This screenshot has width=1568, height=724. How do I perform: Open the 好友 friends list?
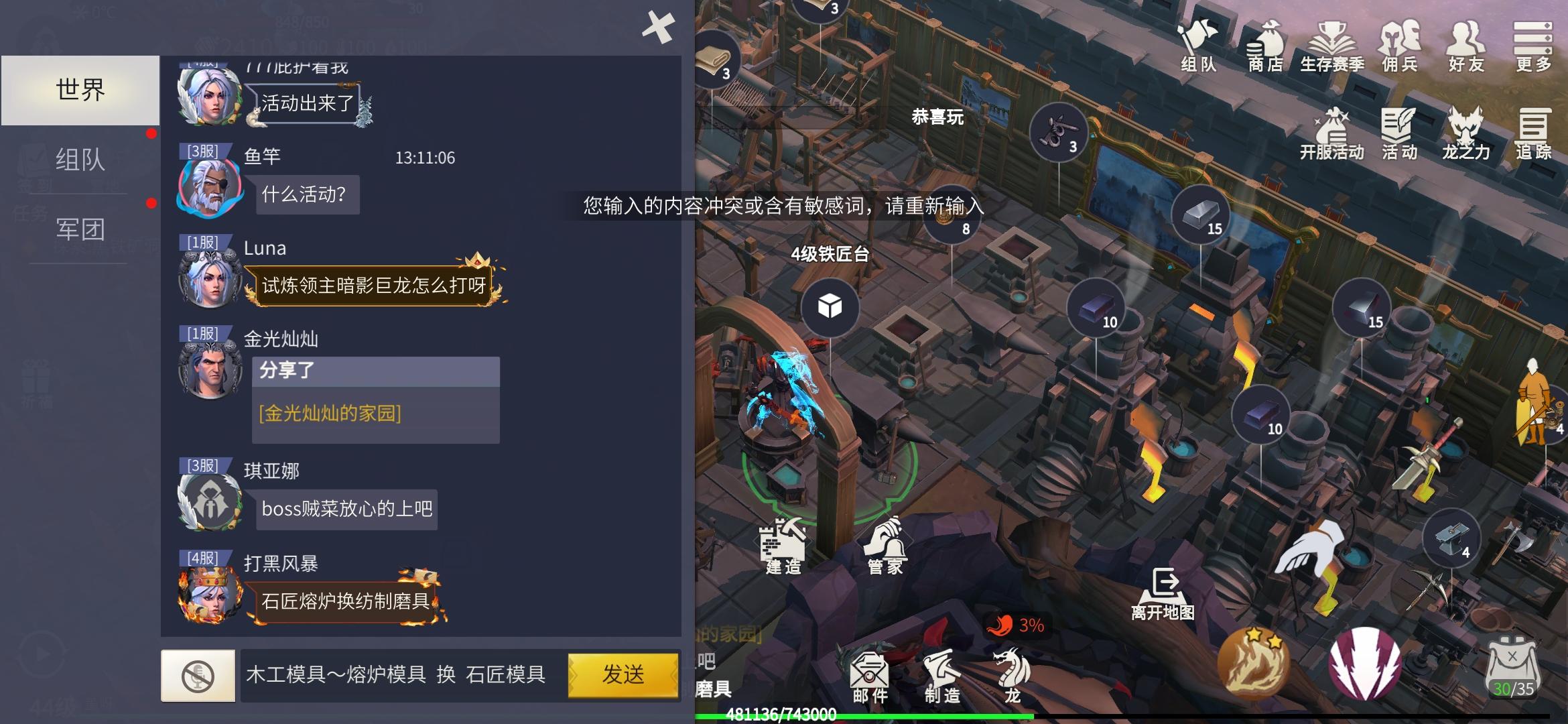[1466, 47]
